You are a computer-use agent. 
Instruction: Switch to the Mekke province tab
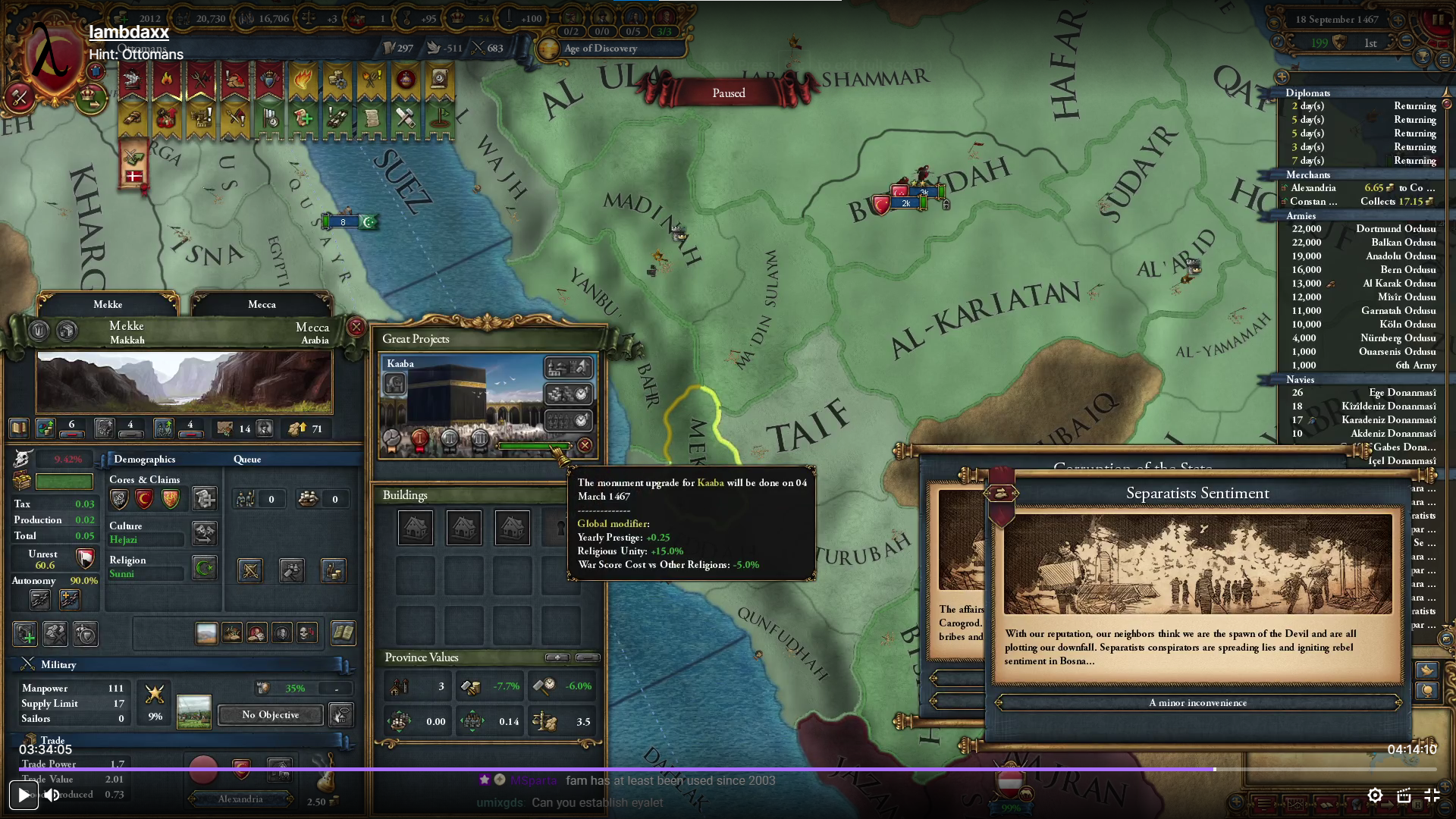tap(108, 304)
